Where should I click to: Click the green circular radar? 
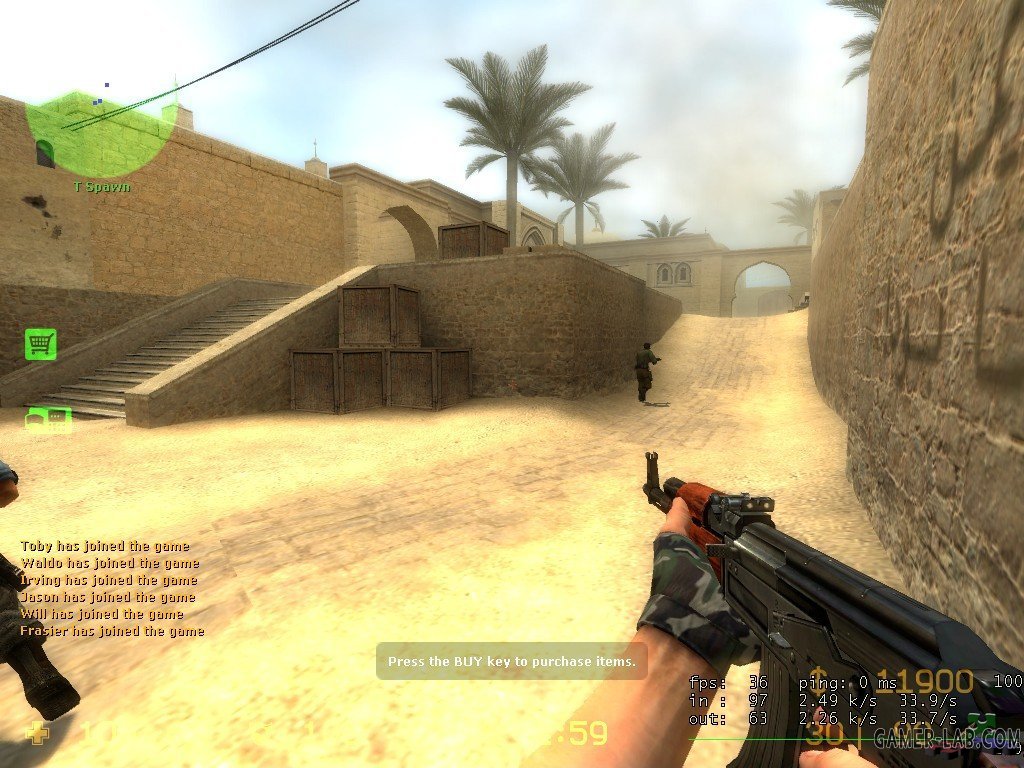(97, 134)
